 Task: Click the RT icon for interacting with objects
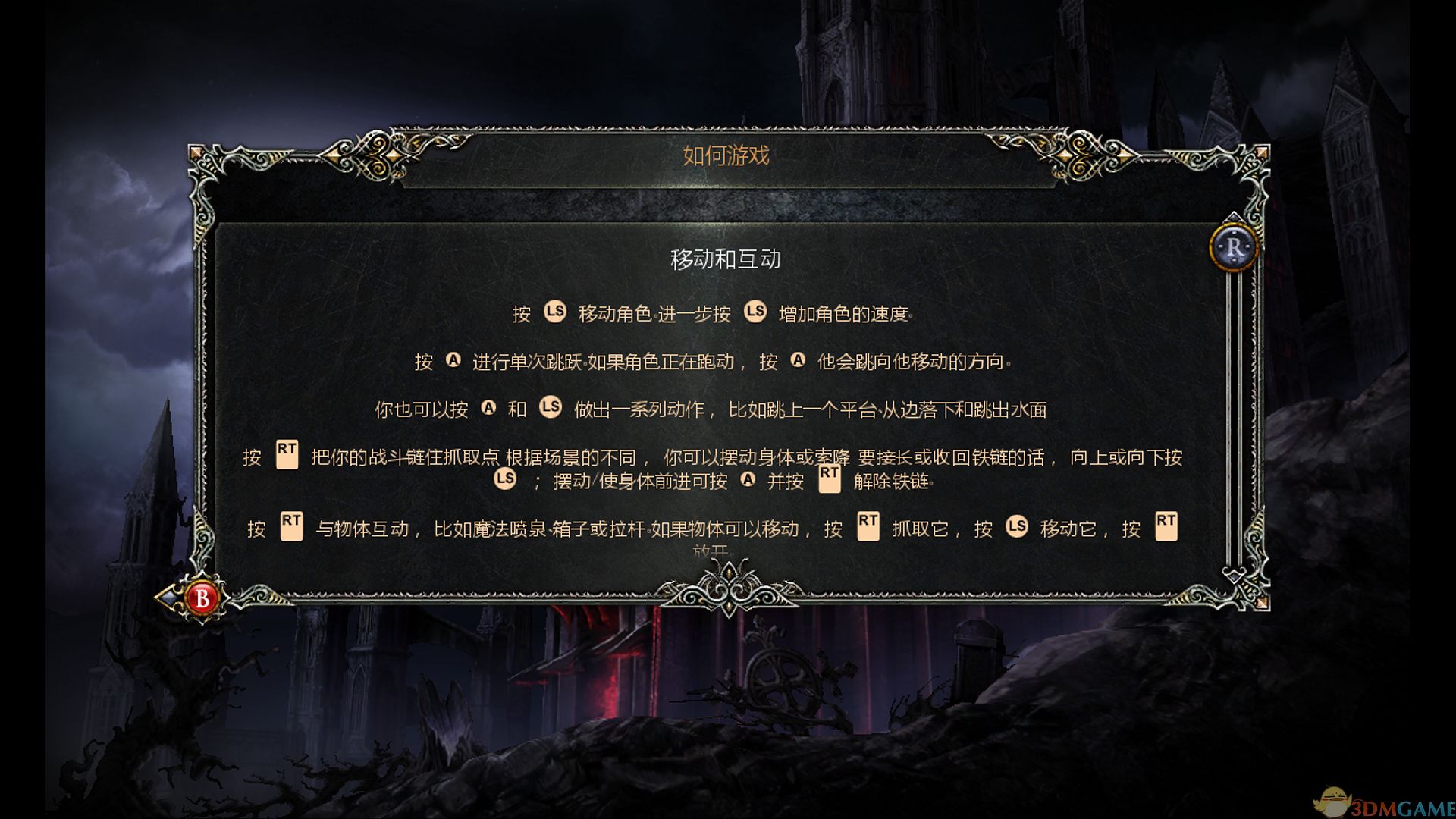pos(290,526)
